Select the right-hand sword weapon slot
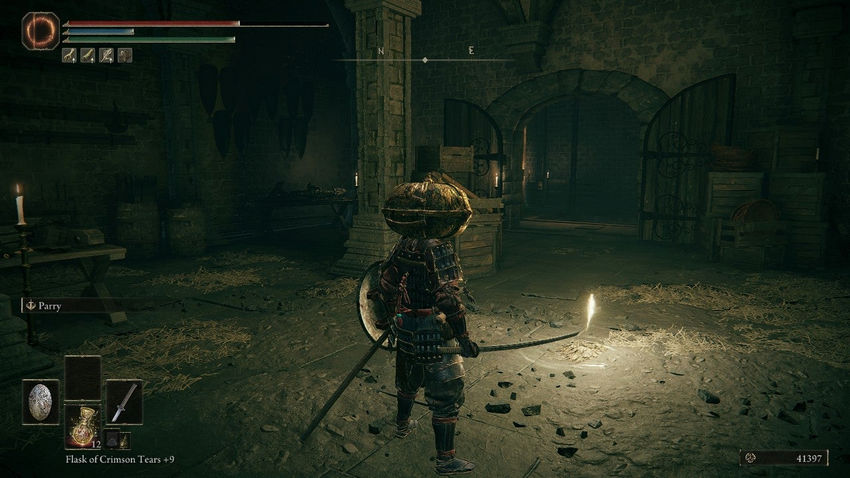The height and width of the screenshot is (478, 850). (x=123, y=402)
